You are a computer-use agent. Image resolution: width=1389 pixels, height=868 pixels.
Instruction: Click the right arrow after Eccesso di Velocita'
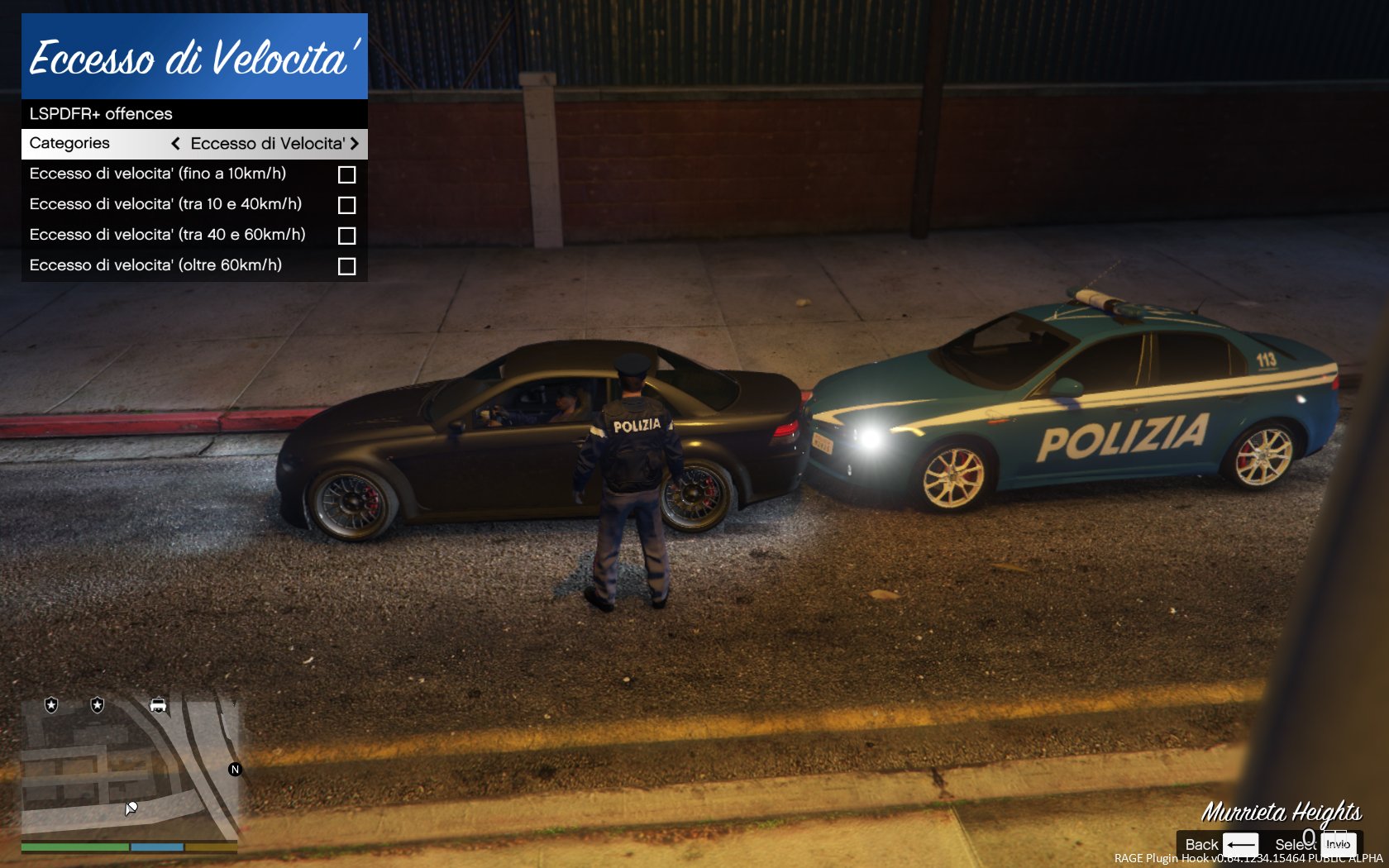[355, 144]
